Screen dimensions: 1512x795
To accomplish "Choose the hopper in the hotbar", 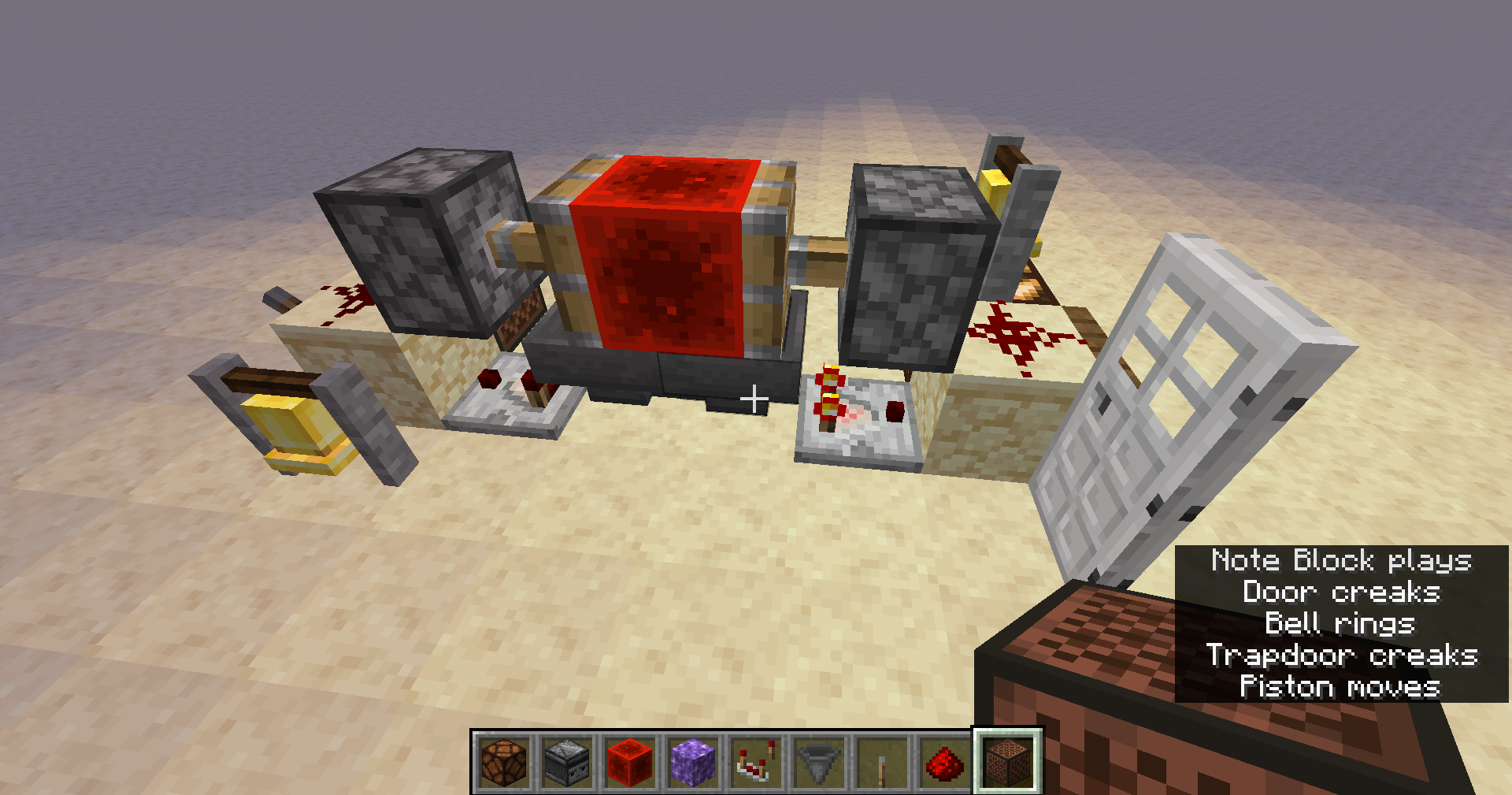I will point(819,762).
